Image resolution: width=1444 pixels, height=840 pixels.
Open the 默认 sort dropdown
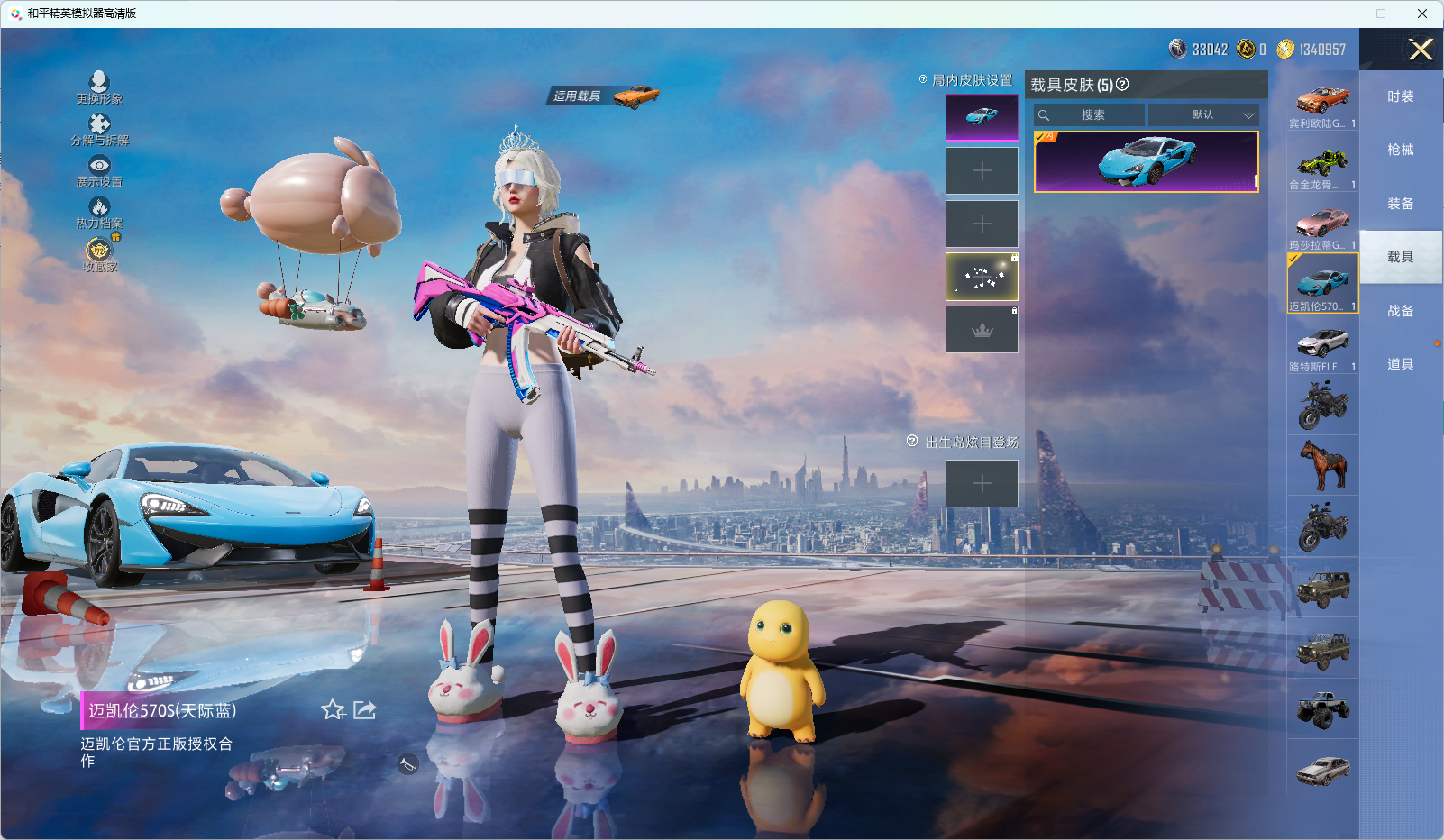1203,115
